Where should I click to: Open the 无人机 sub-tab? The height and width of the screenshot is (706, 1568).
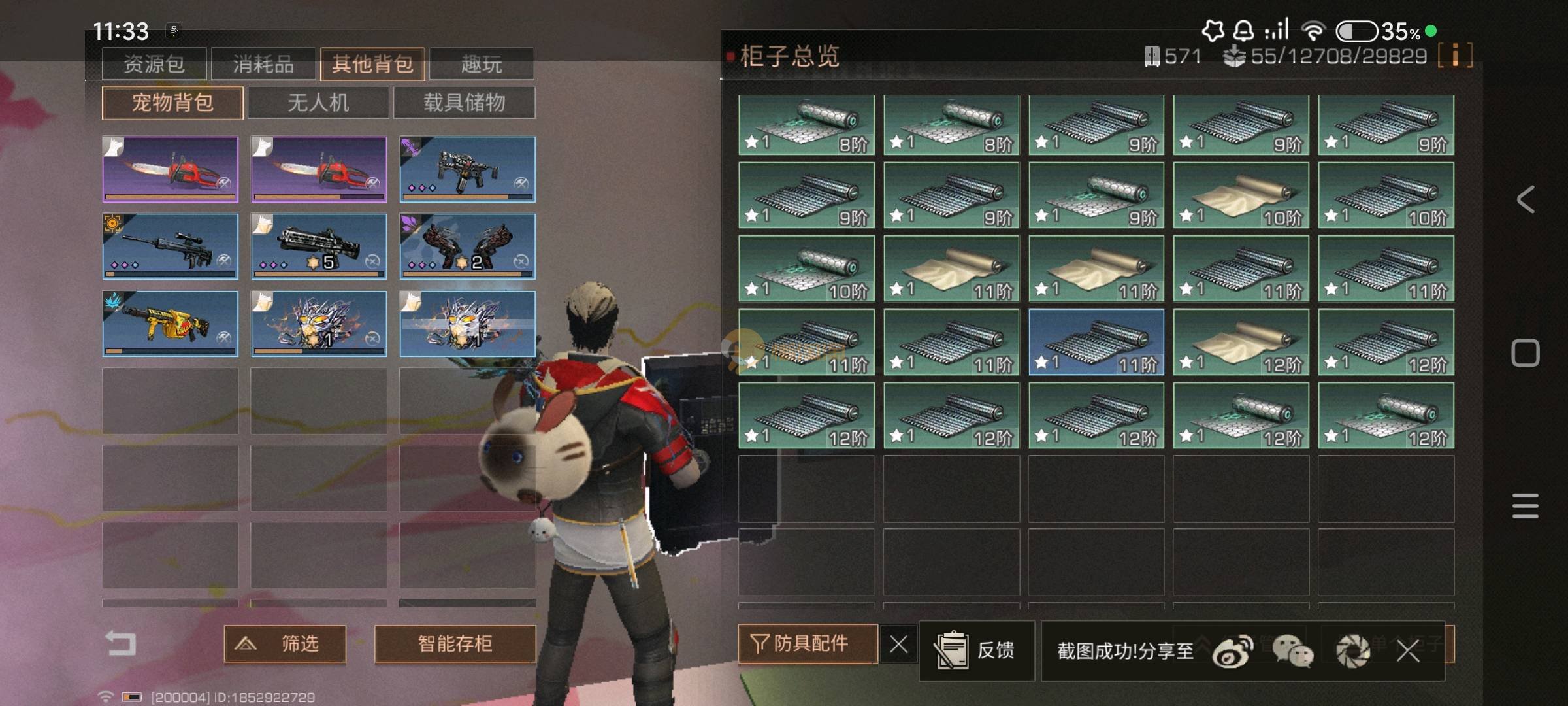coord(318,103)
